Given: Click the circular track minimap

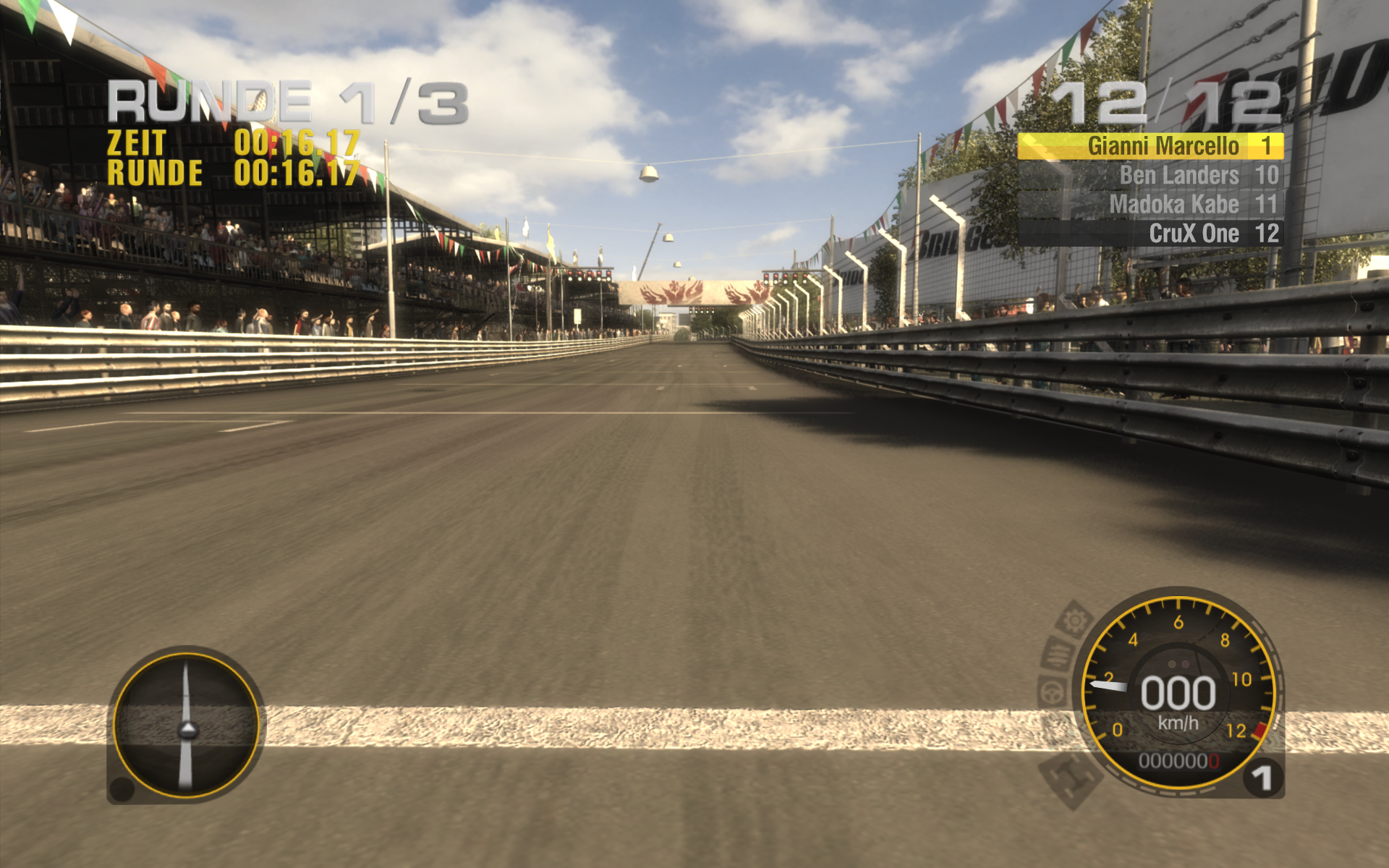Looking at the screenshot, I should pyautogui.click(x=187, y=726).
